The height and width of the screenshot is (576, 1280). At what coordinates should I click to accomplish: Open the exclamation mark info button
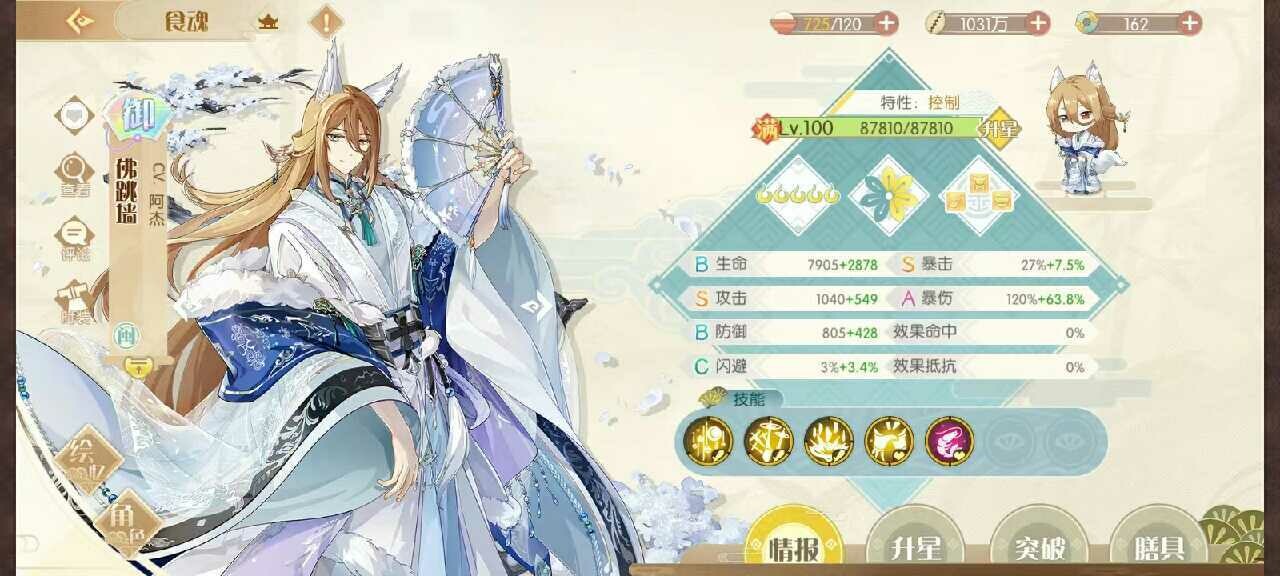click(325, 21)
